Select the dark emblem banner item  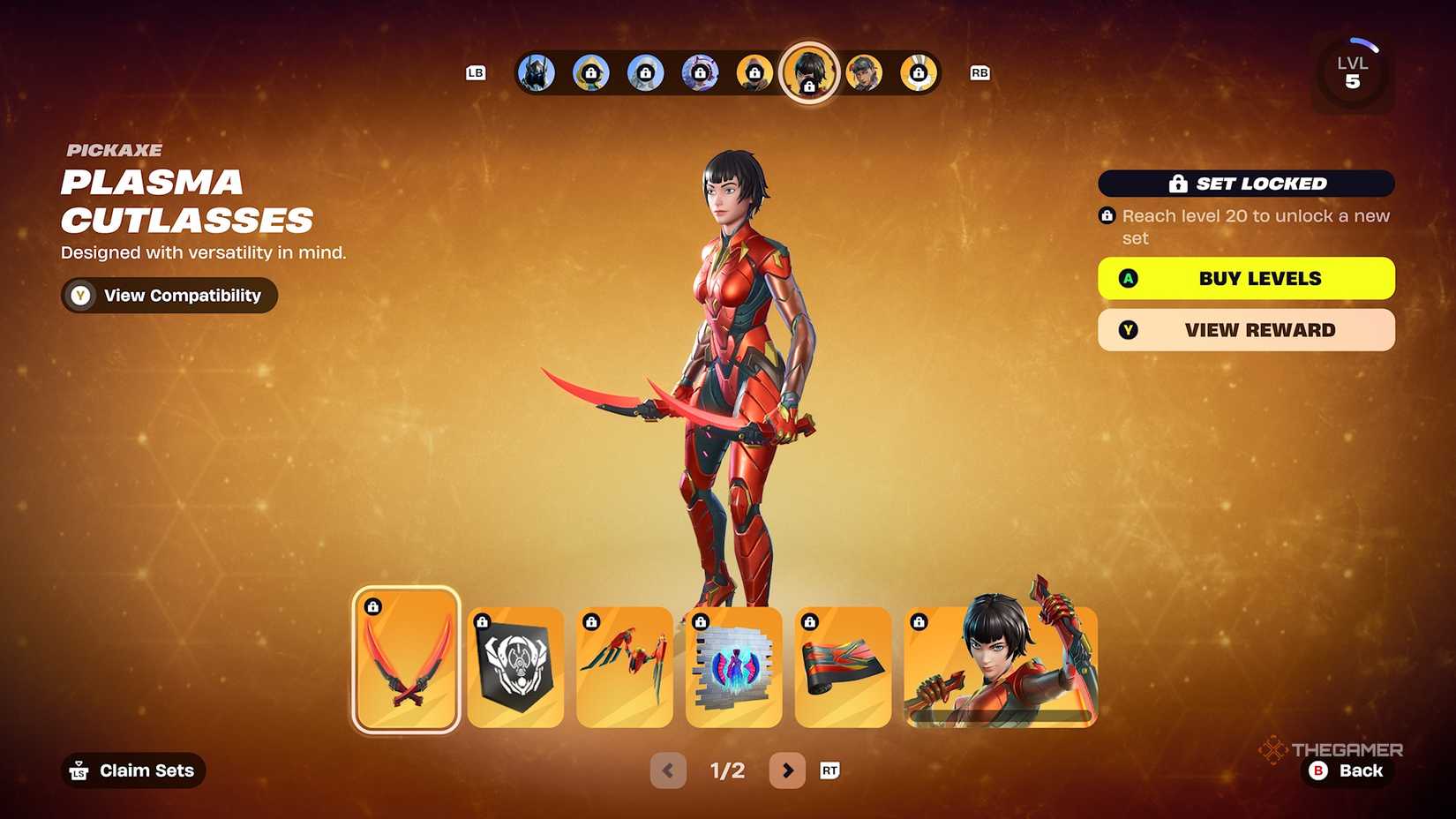coord(514,665)
